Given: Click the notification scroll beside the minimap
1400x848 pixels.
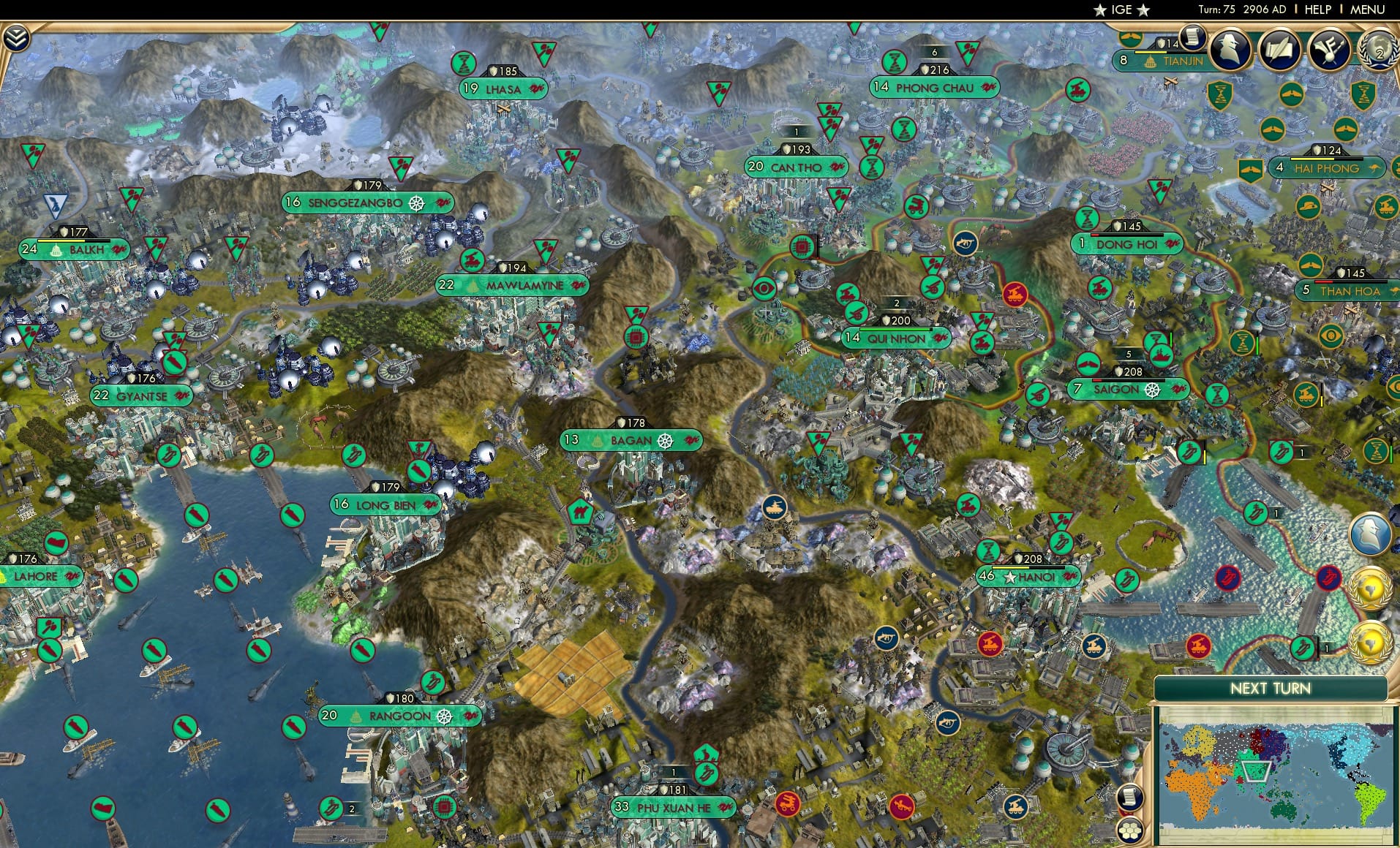Looking at the screenshot, I should [1129, 797].
